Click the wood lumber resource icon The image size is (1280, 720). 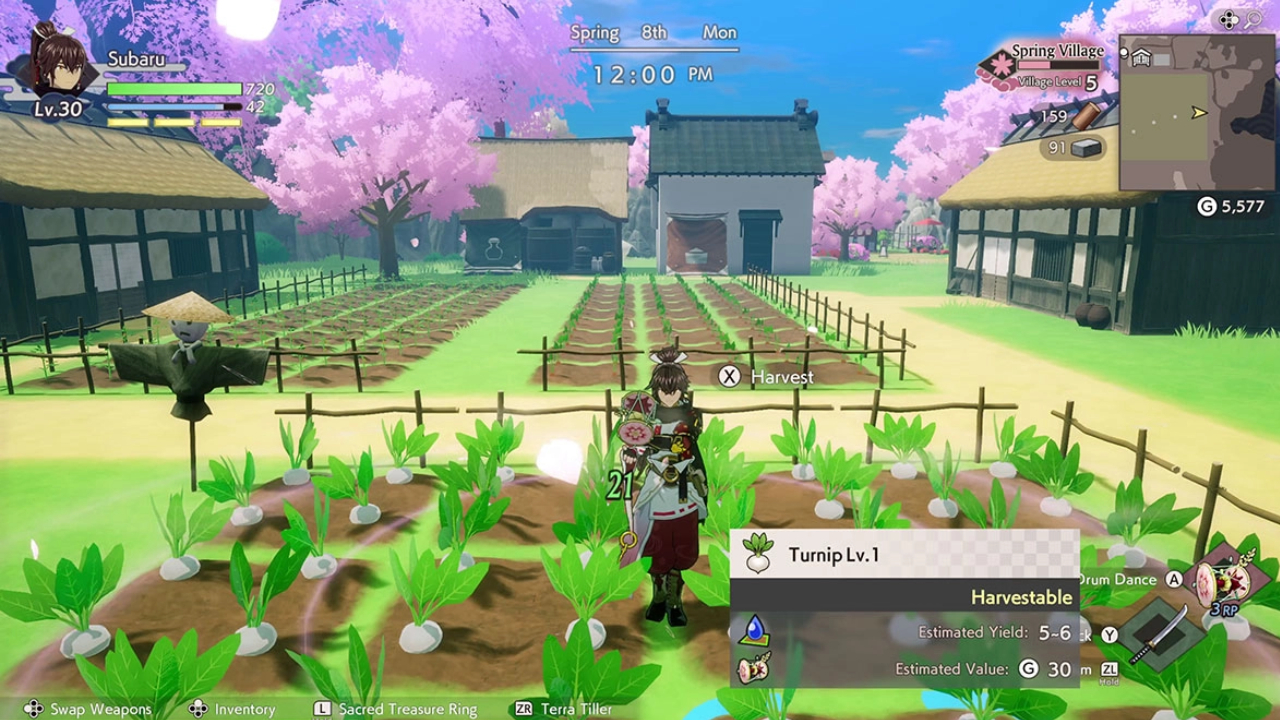(1088, 115)
